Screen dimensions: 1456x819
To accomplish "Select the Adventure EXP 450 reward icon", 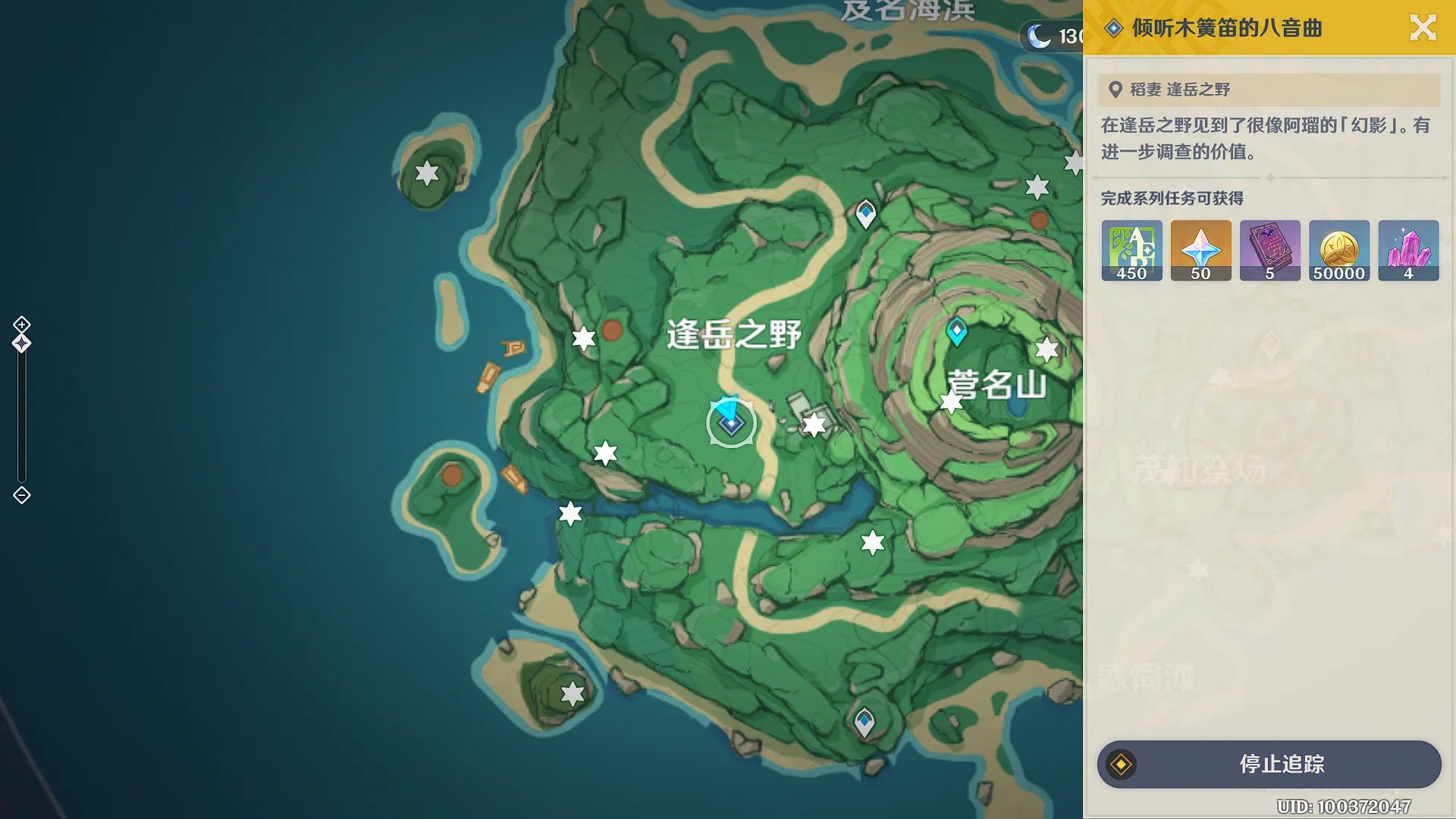I will 1131,251.
